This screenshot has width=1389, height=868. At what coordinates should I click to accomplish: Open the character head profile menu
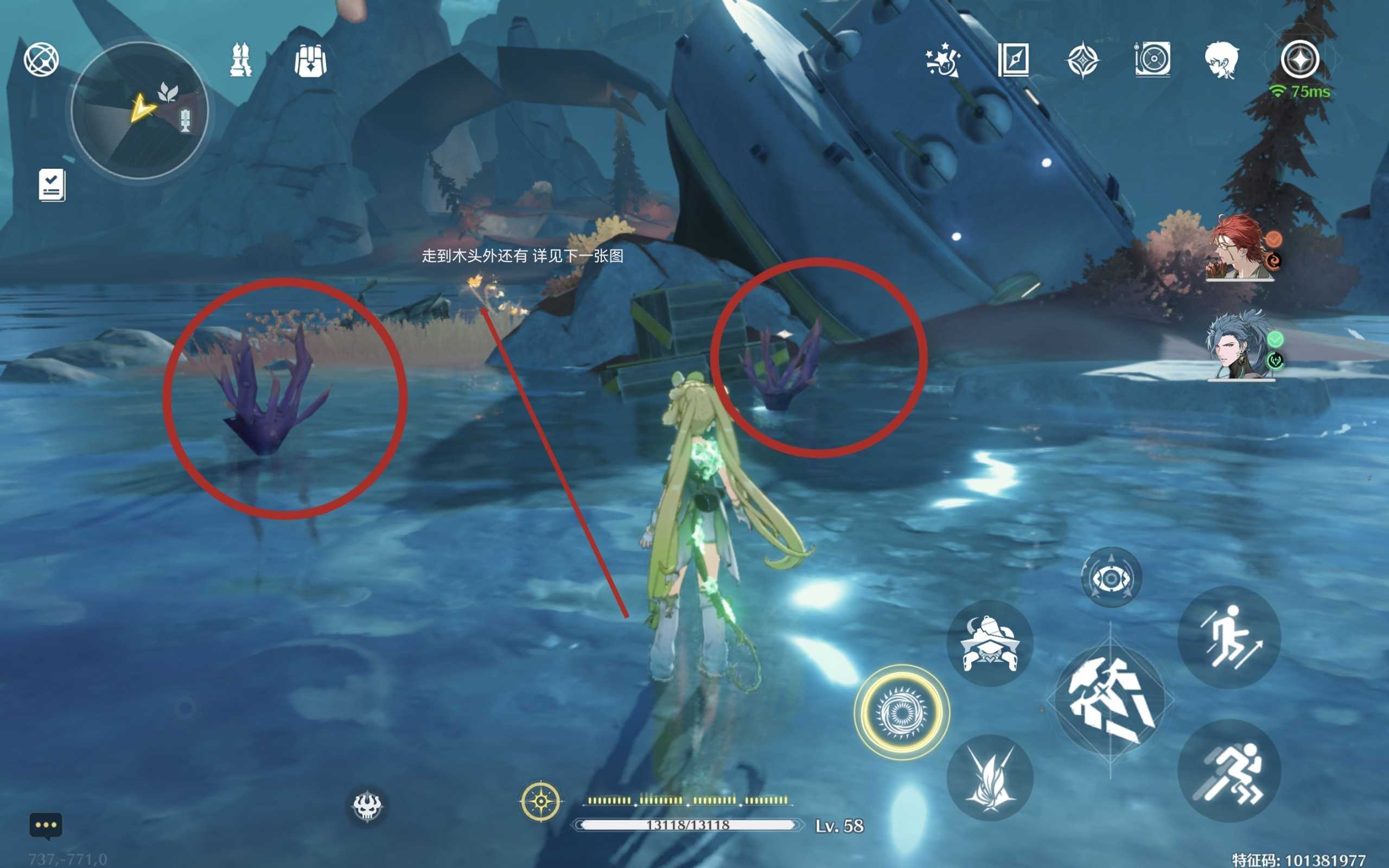point(1221,60)
